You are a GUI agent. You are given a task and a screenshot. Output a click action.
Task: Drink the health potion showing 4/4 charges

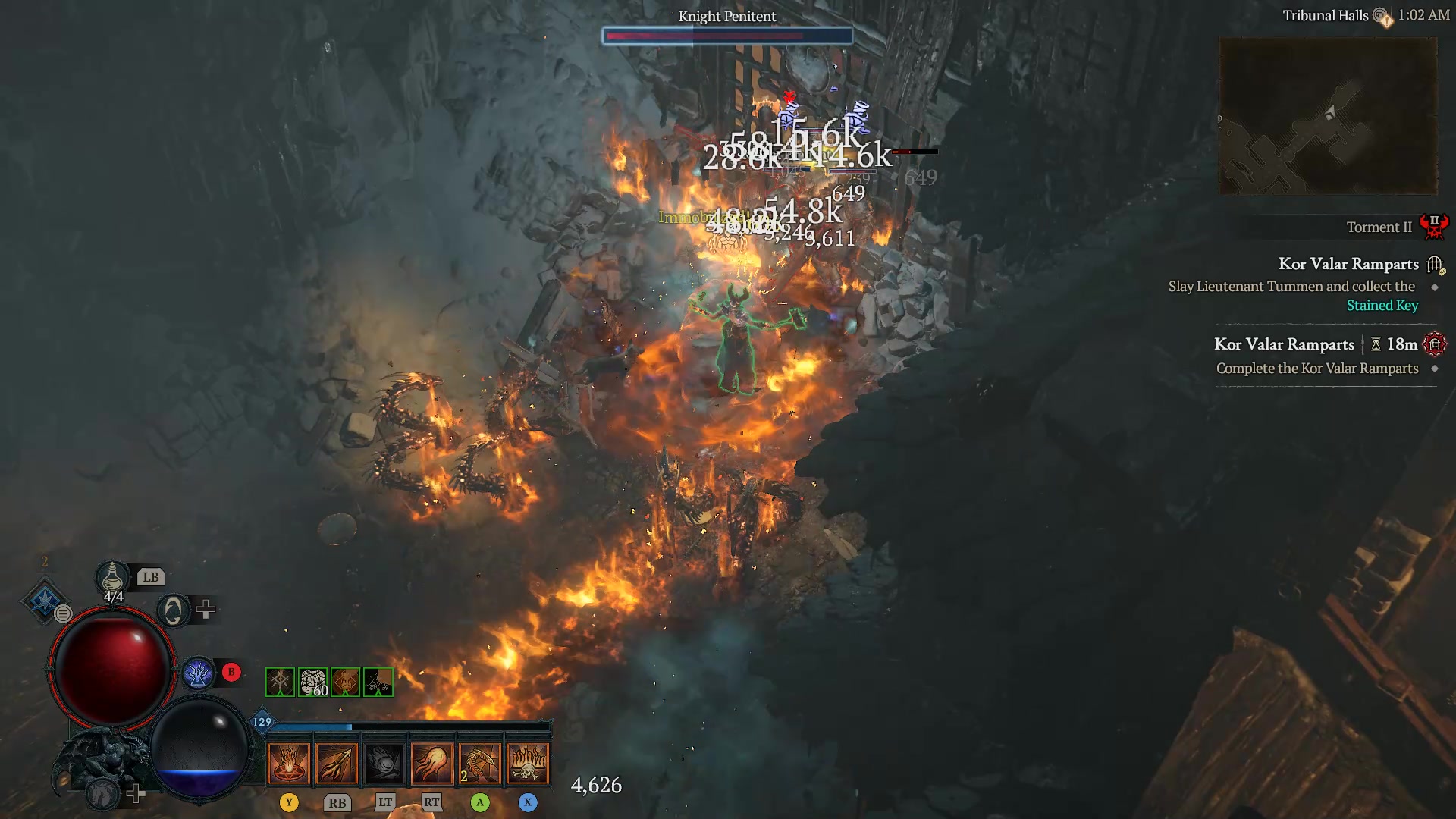pos(112,578)
